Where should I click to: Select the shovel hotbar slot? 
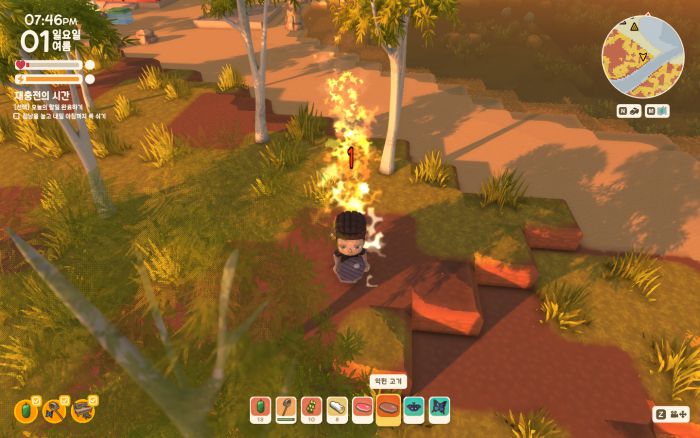[x=285, y=408]
